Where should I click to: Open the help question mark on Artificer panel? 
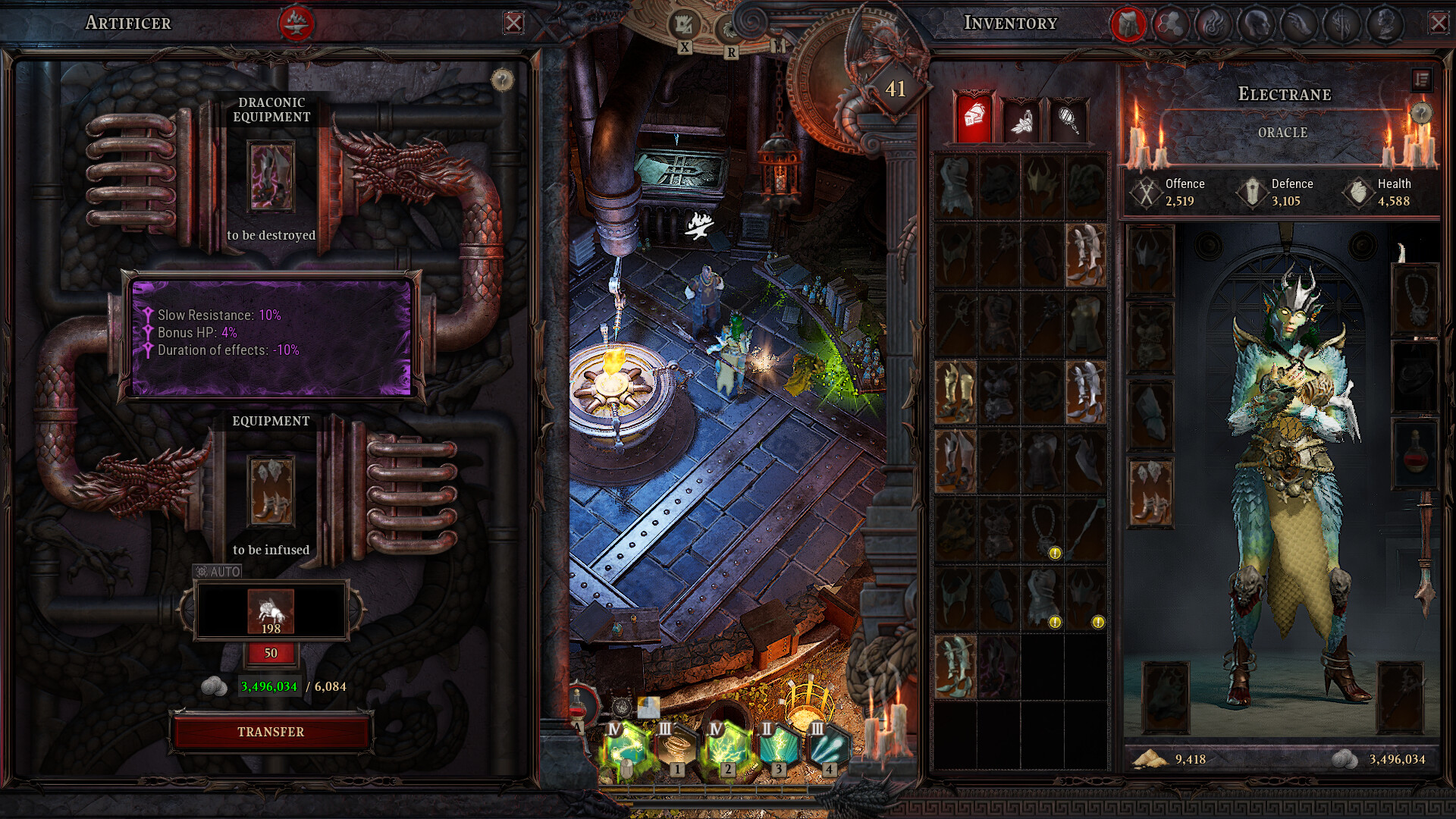click(x=501, y=79)
